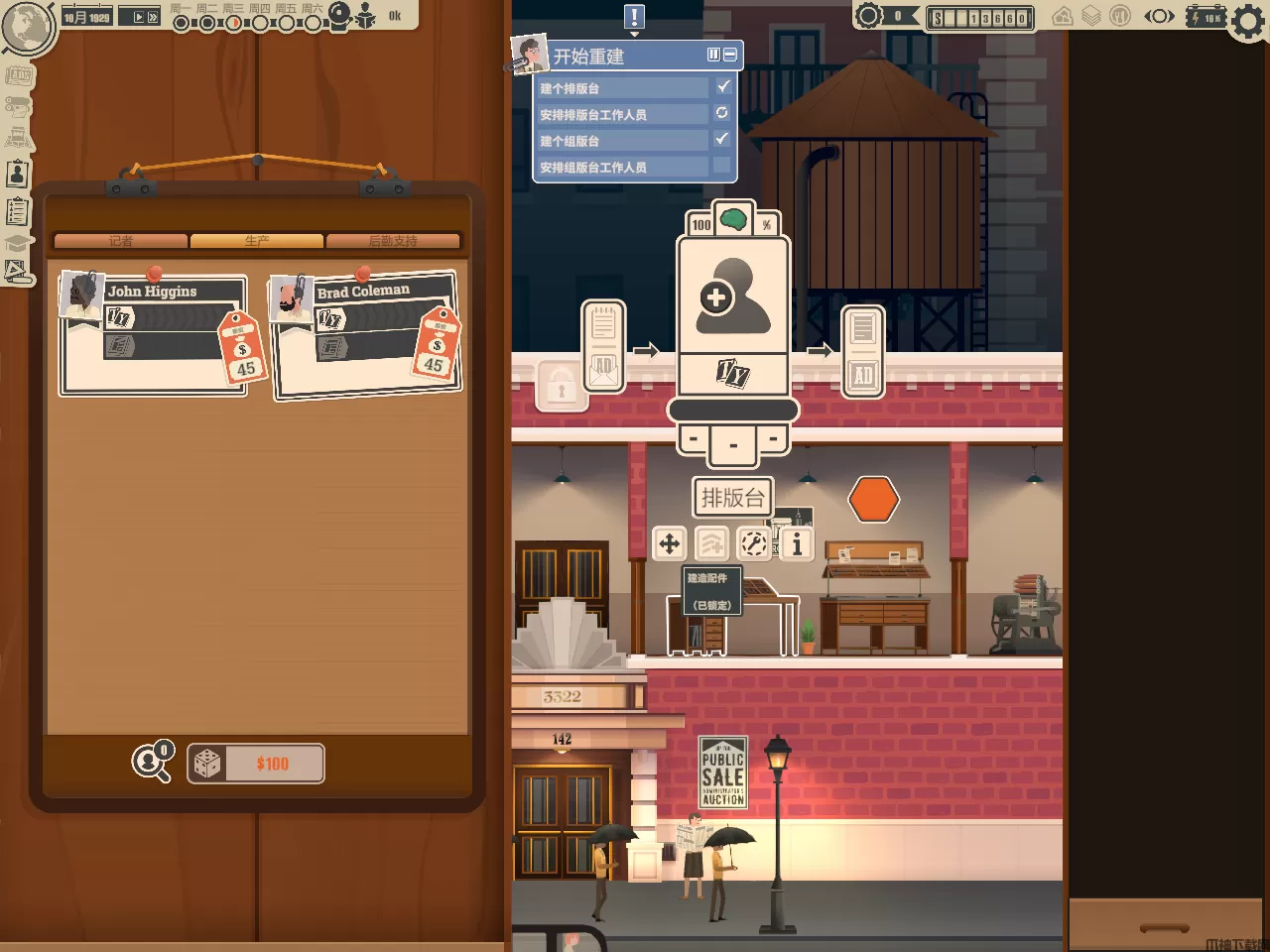The image size is (1270, 952).
Task: Open the settings gear
Action: click(1248, 19)
